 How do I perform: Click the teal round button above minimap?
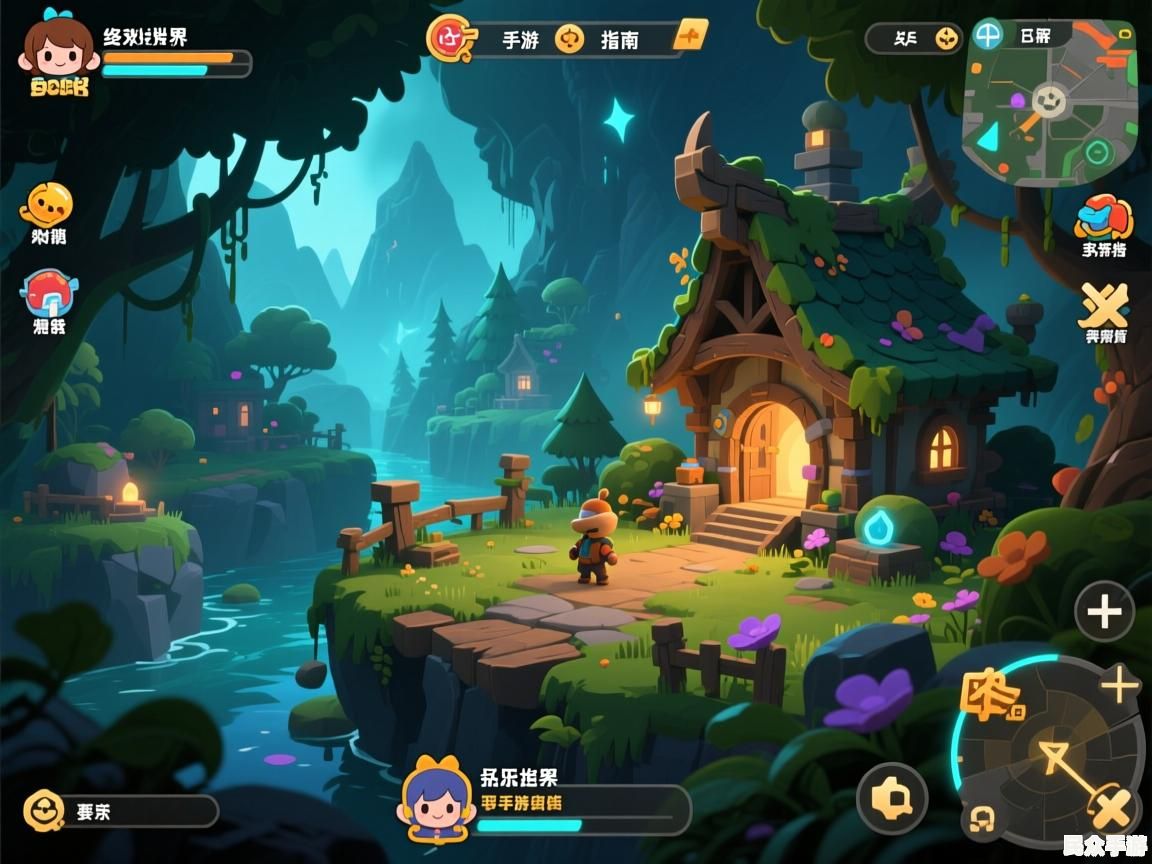point(988,36)
